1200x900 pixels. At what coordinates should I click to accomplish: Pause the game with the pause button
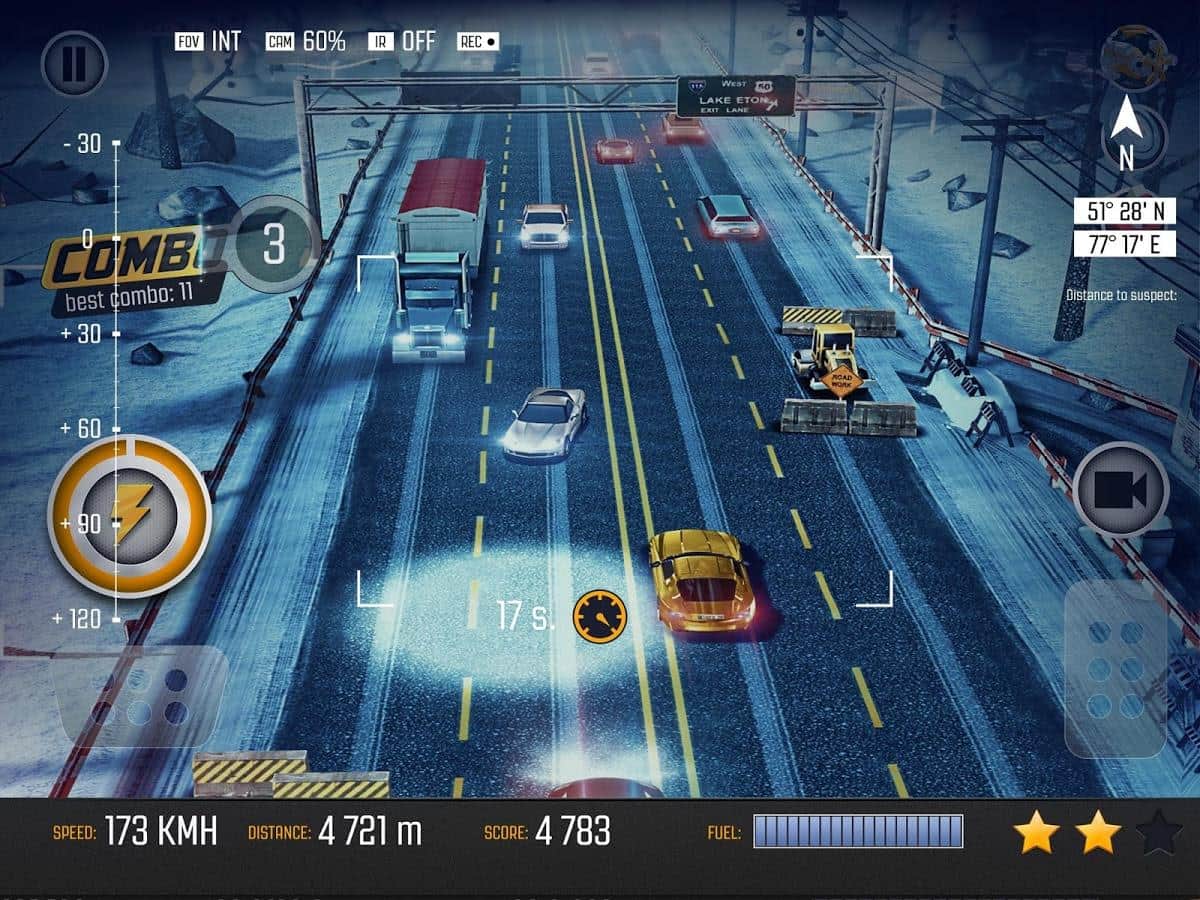point(74,64)
